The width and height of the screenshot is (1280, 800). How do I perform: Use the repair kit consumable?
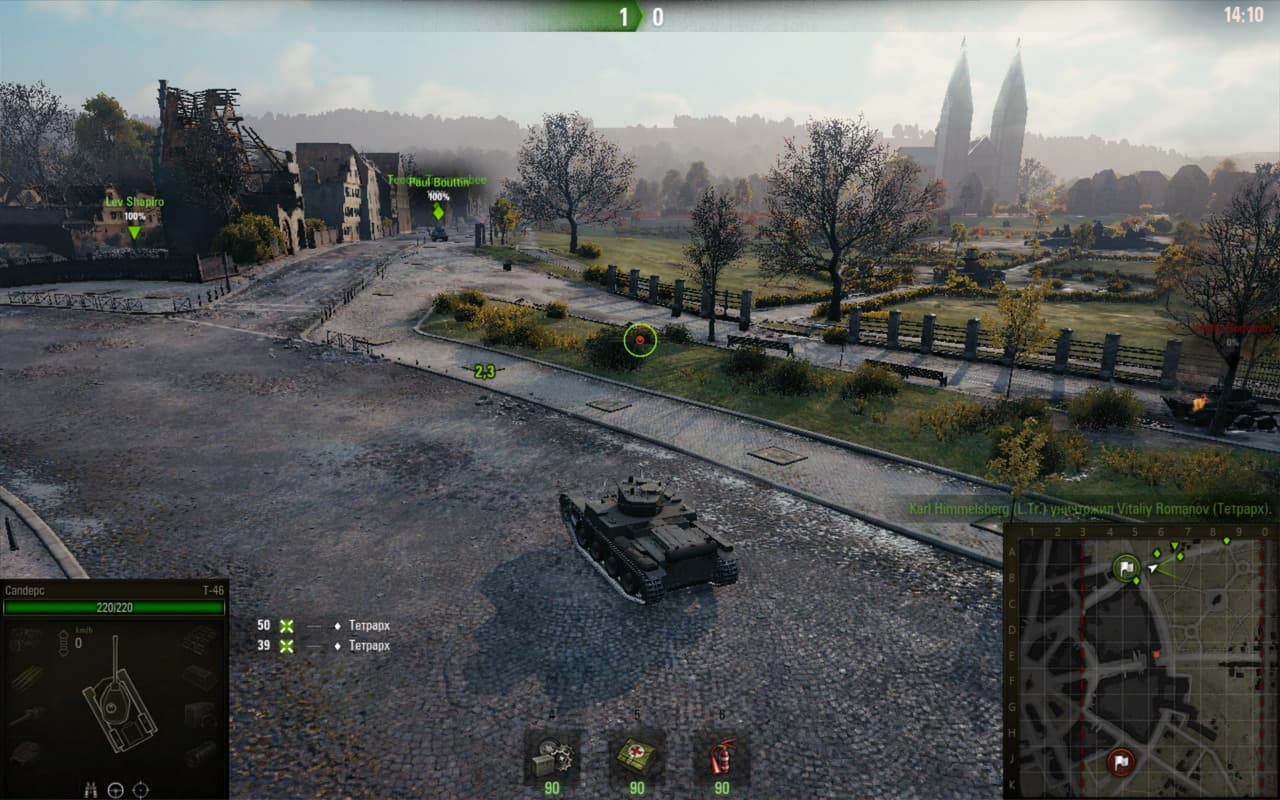551,757
